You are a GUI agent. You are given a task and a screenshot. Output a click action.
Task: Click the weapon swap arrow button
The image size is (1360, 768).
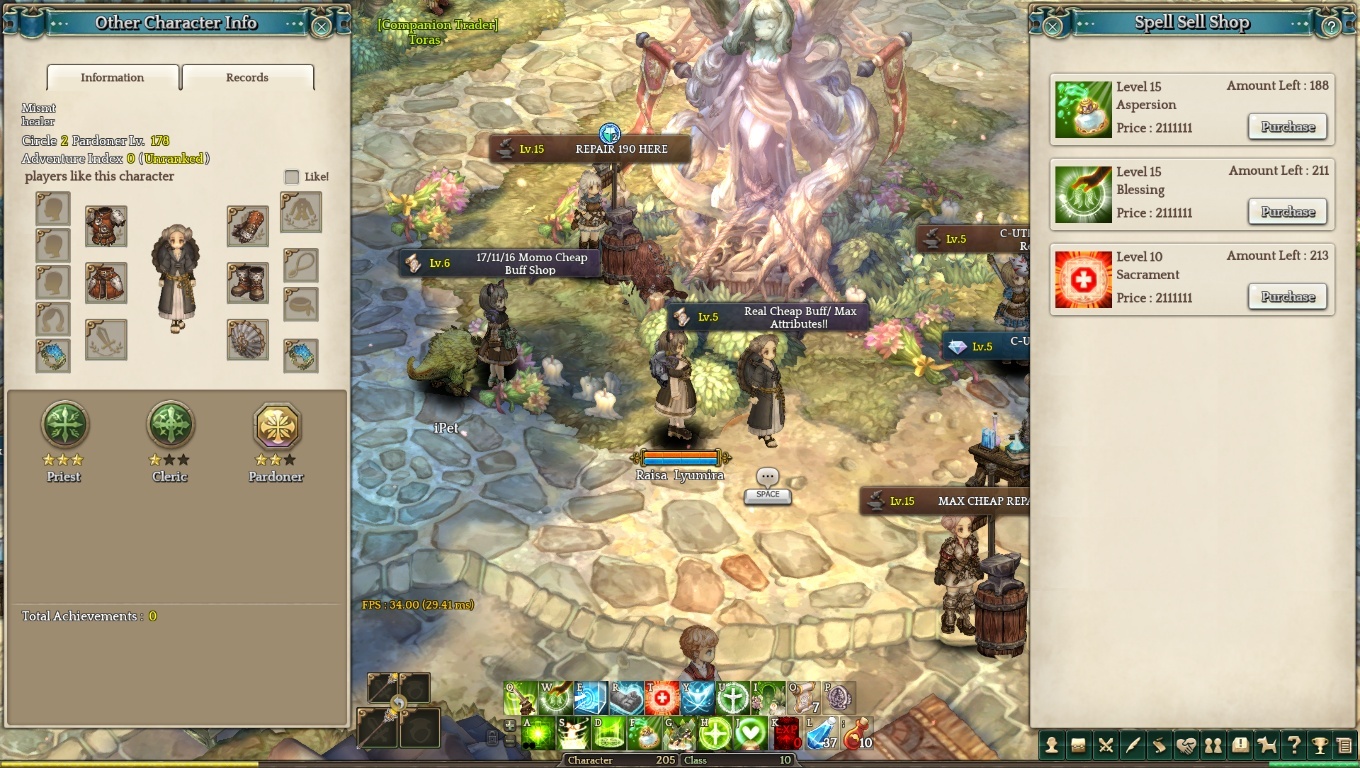(398, 703)
